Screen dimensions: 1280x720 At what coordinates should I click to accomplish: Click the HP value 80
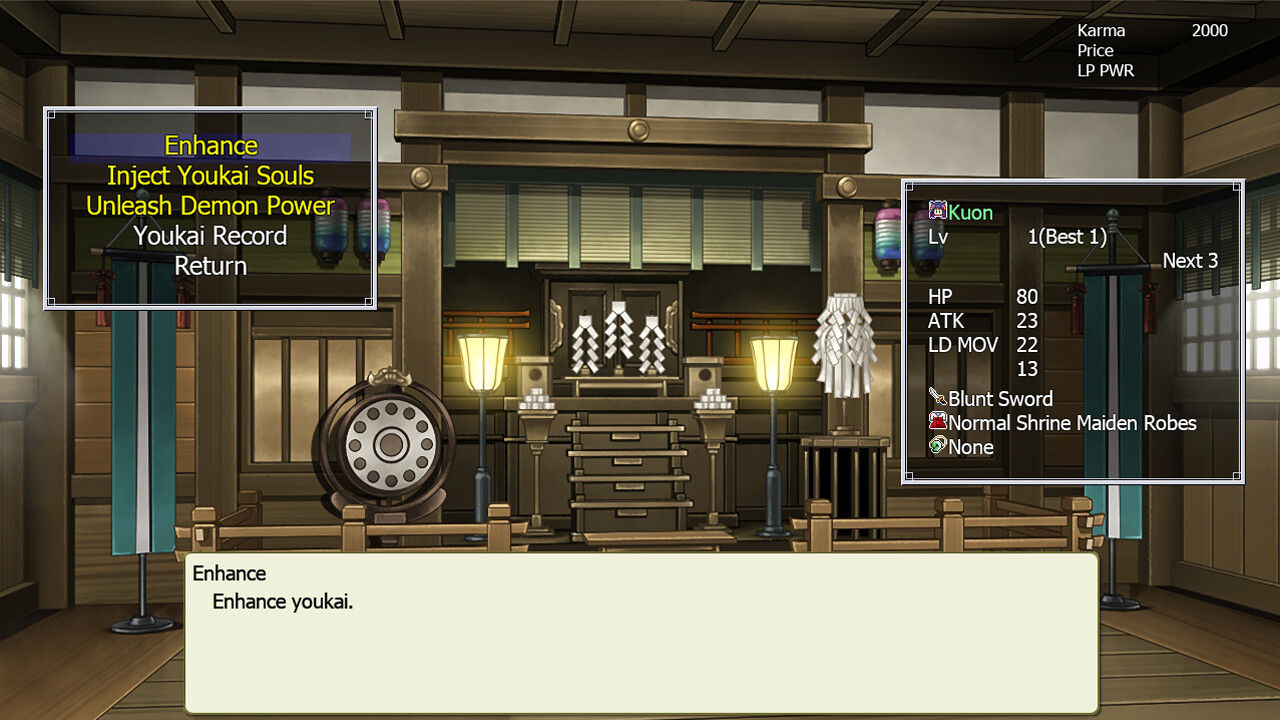(1028, 297)
